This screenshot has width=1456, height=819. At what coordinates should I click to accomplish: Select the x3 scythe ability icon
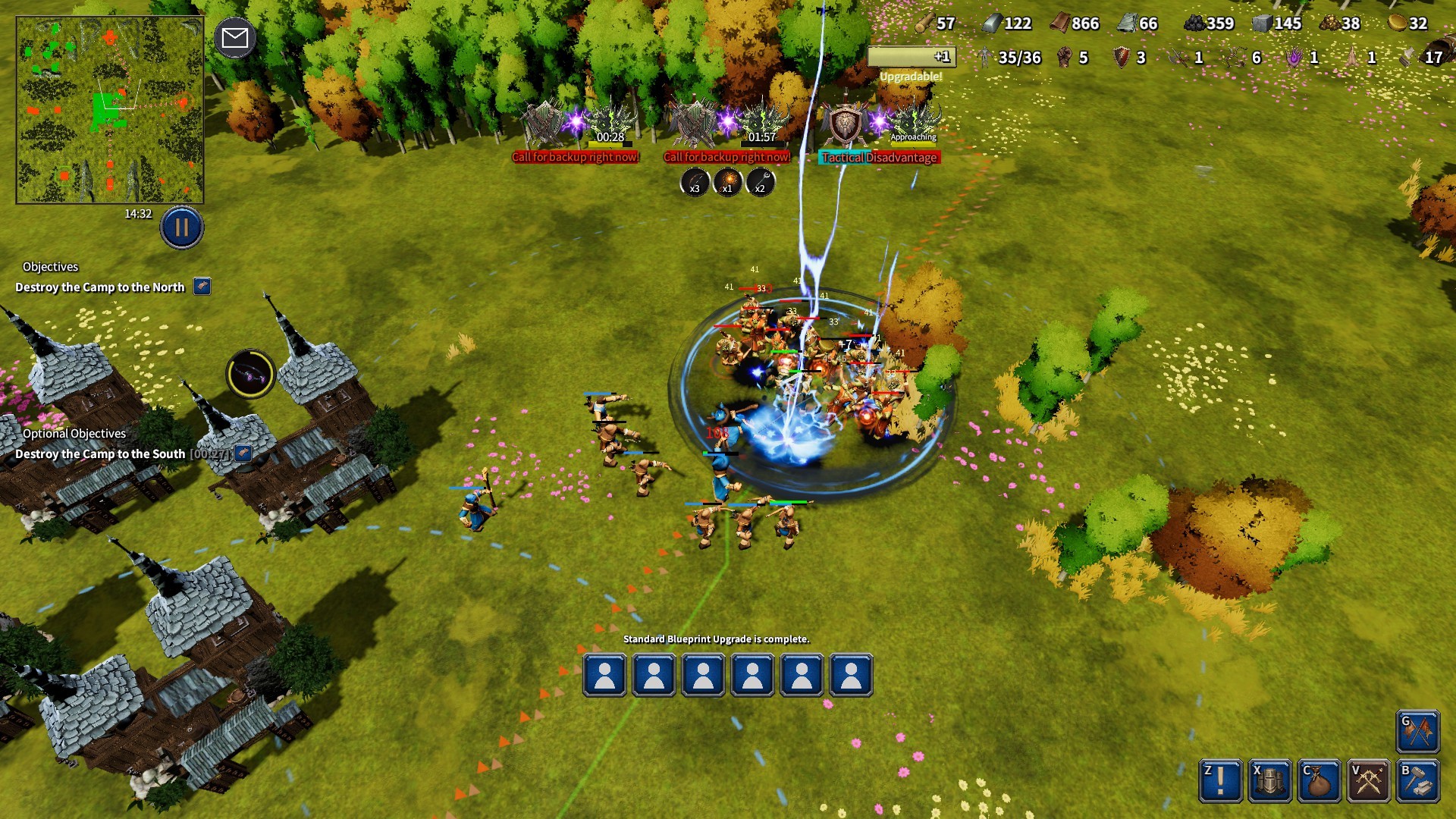(x=693, y=183)
